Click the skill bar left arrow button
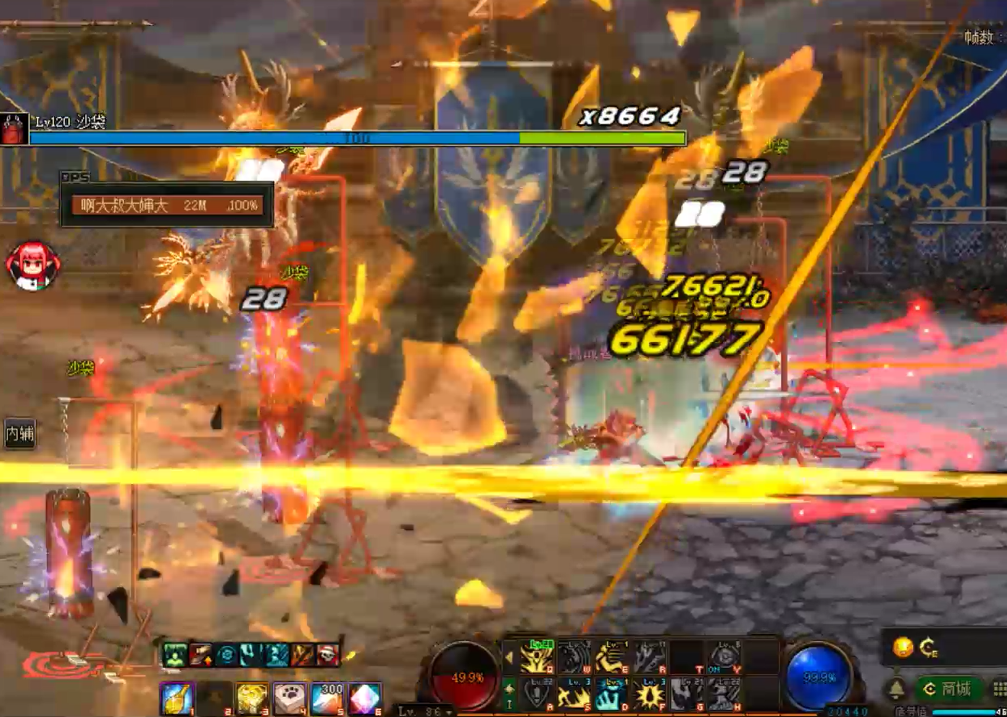The height and width of the screenshot is (717, 1007). tap(509, 657)
